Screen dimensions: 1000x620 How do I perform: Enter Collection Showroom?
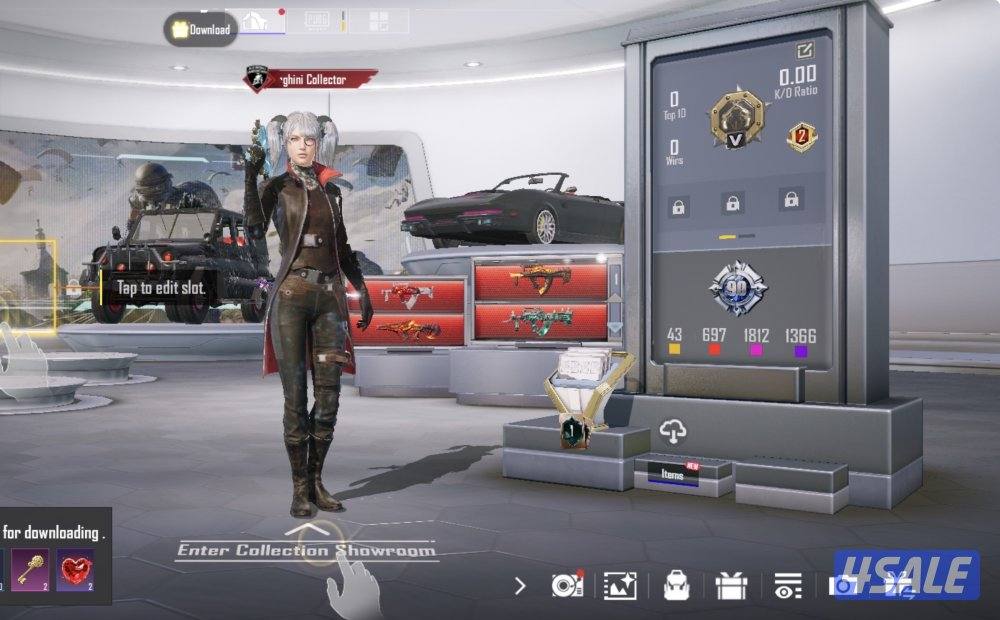pyautogui.click(x=306, y=549)
